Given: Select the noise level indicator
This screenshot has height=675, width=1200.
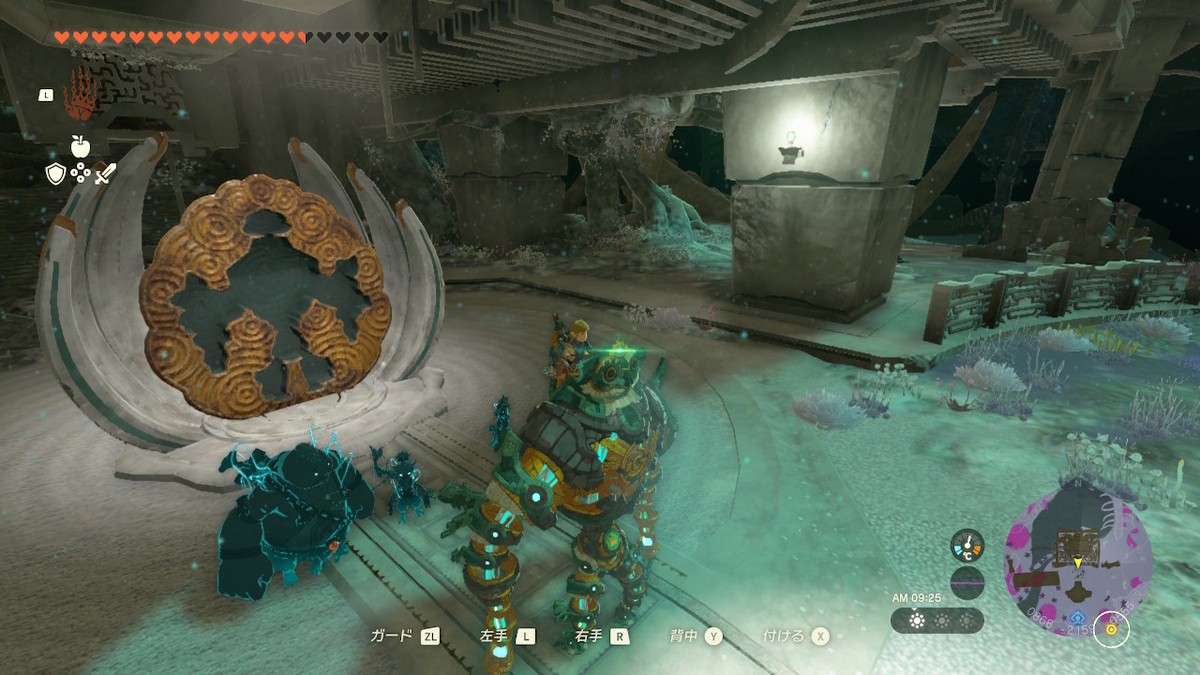Looking at the screenshot, I should click(967, 582).
